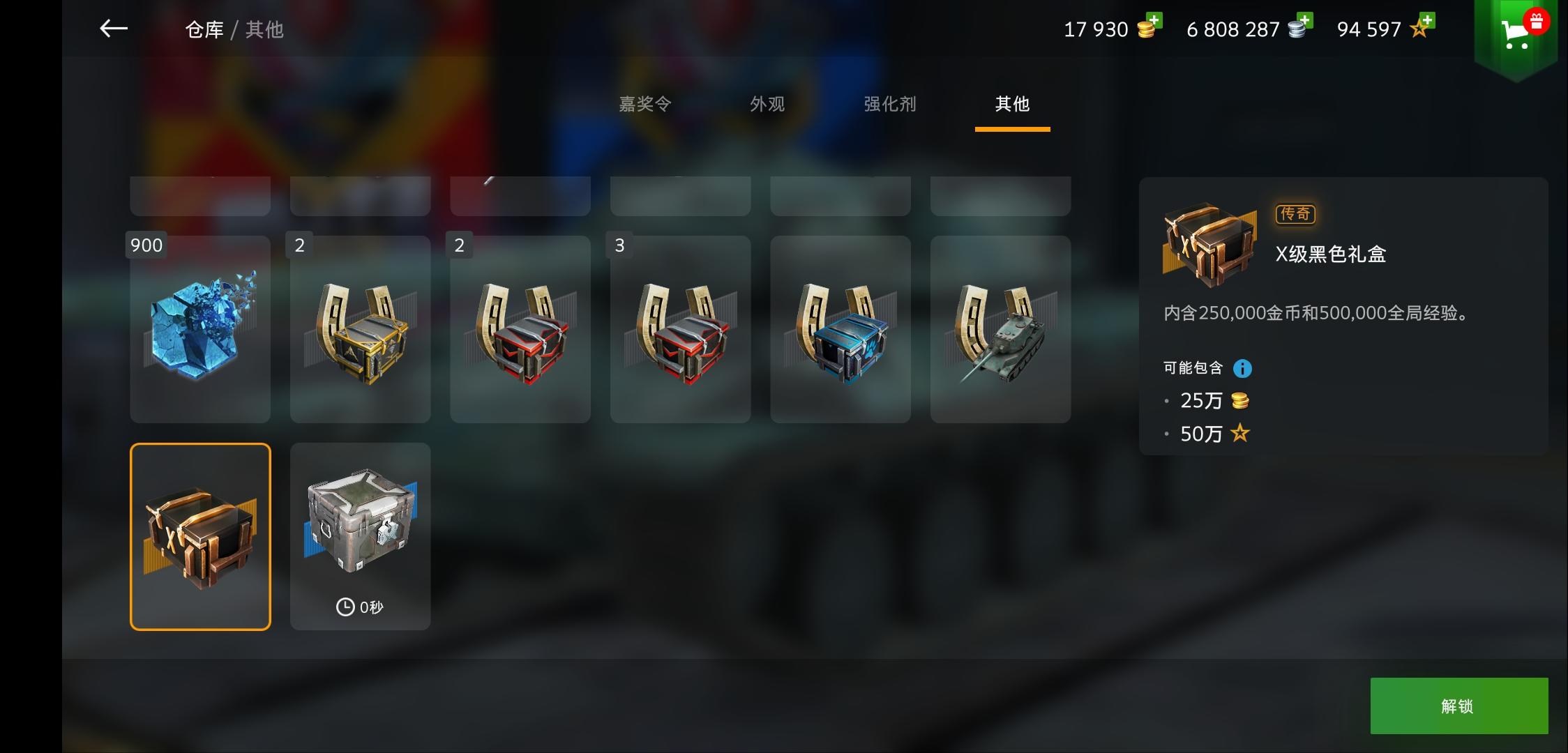Open the info icon next to 可能包含
Screen dimensions: 1568x753
[1243, 367]
